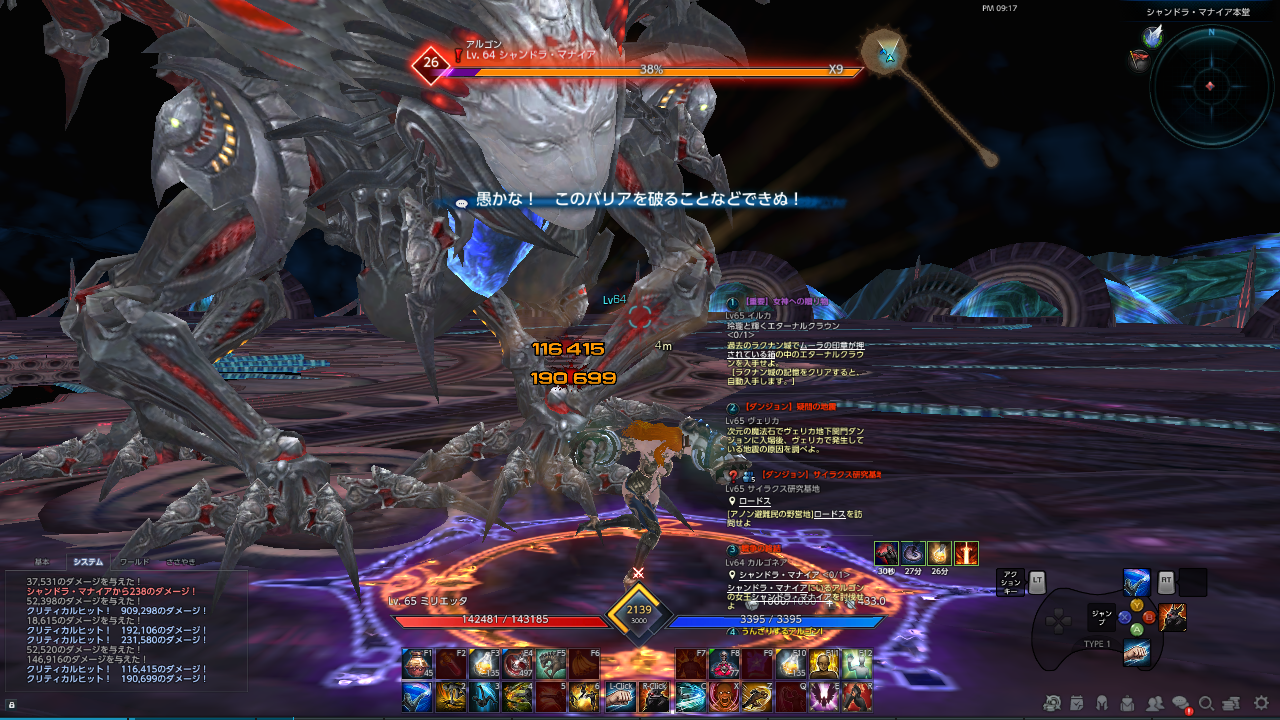Collapse quest 2 疑問の地震
The height and width of the screenshot is (720, 1280).
(732, 406)
